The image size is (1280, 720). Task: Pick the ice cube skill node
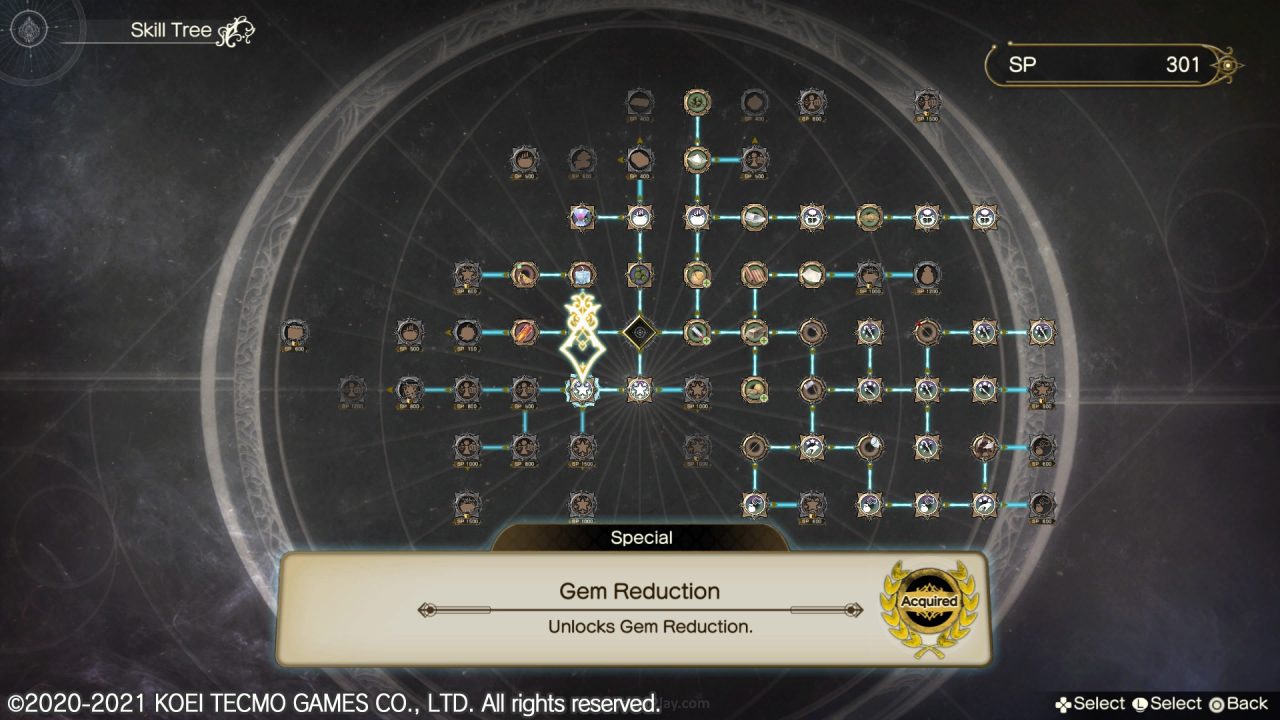click(x=582, y=274)
